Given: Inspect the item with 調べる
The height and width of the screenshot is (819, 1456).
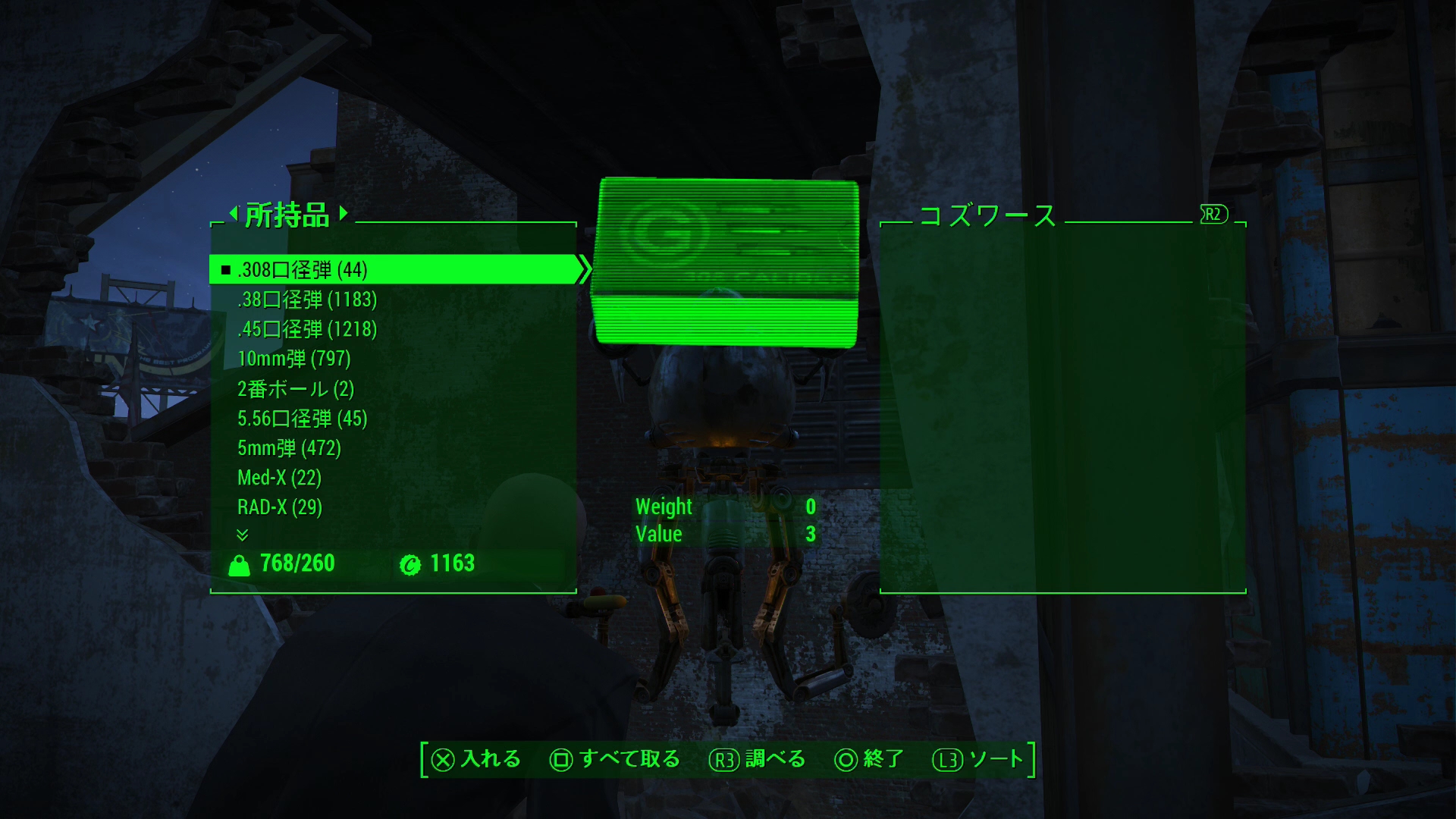Looking at the screenshot, I should point(757,759).
